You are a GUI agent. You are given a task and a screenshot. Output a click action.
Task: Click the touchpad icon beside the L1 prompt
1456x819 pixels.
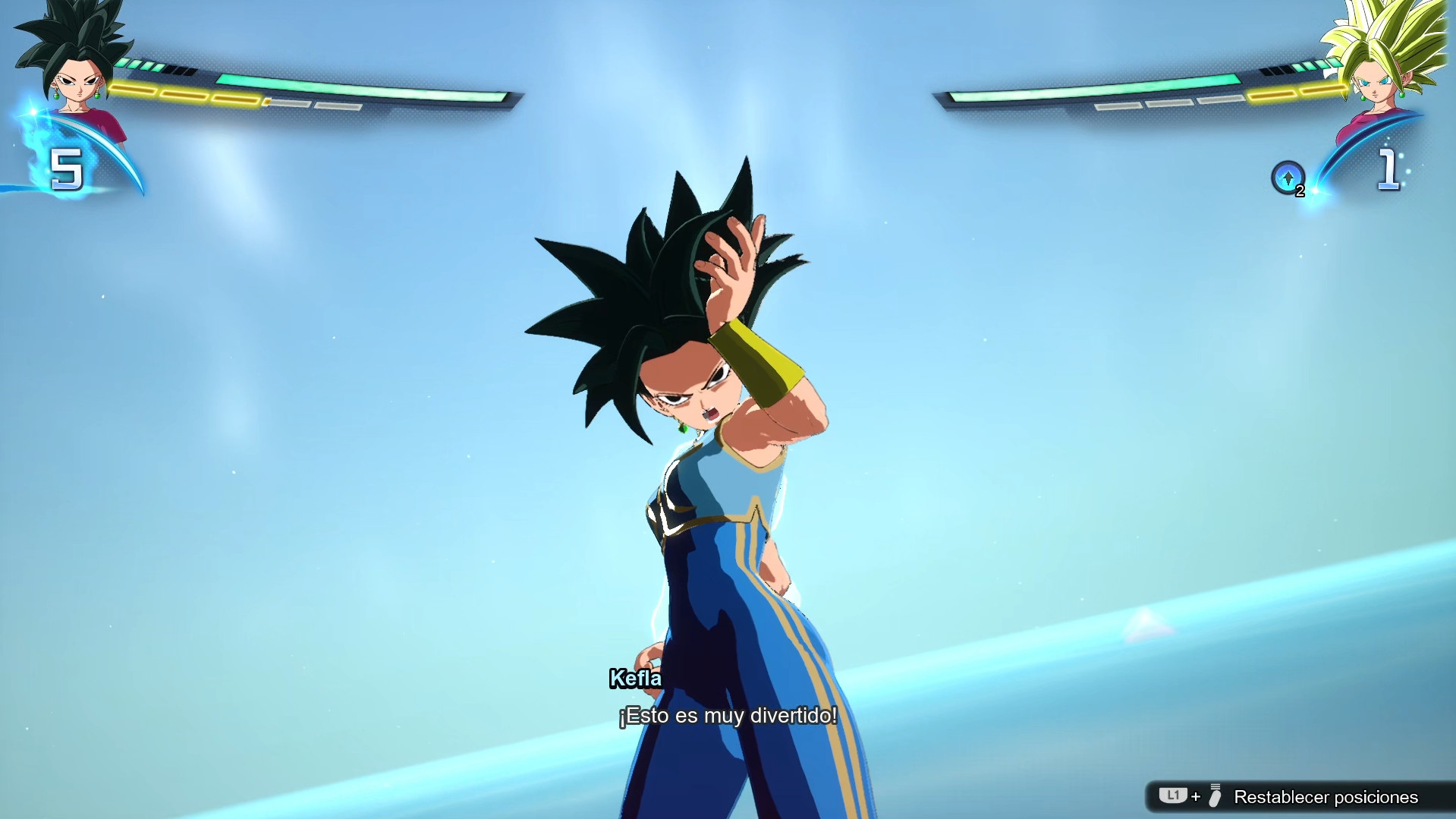[1214, 796]
